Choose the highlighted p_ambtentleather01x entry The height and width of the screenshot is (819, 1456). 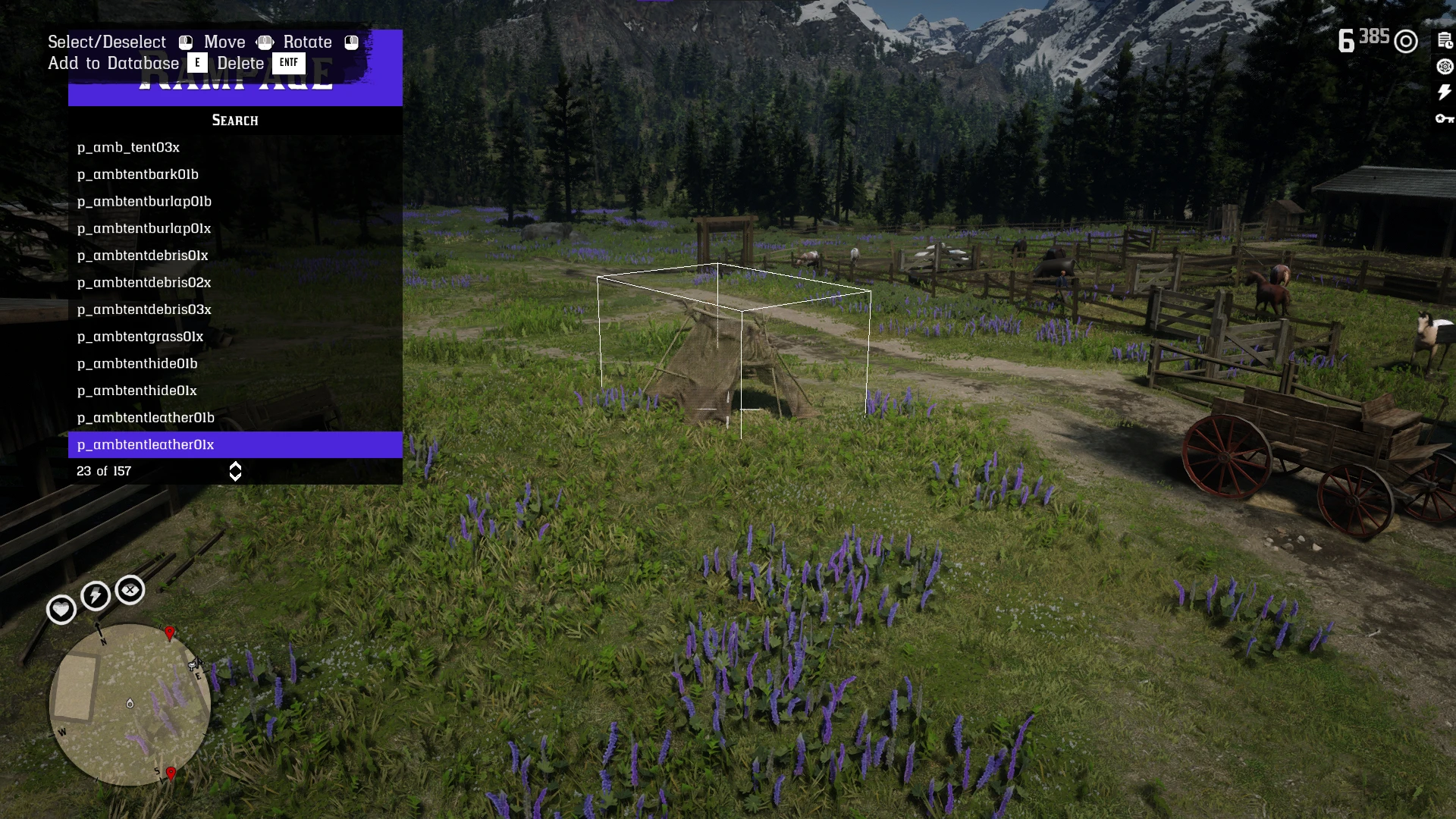click(x=146, y=444)
